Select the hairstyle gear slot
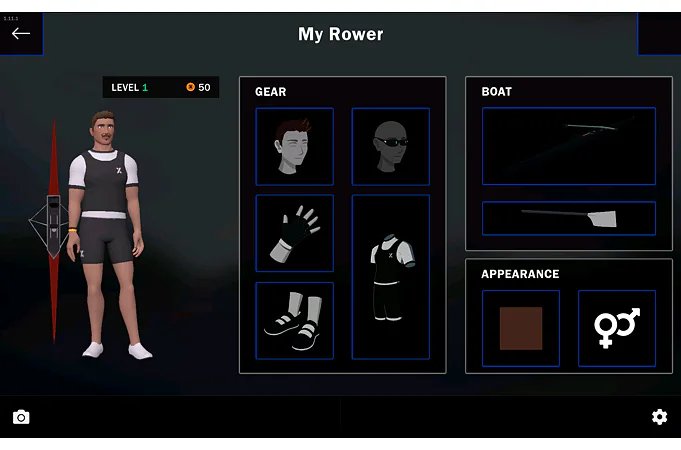Image resolution: width=681 pixels, height=450 pixels. click(294, 147)
